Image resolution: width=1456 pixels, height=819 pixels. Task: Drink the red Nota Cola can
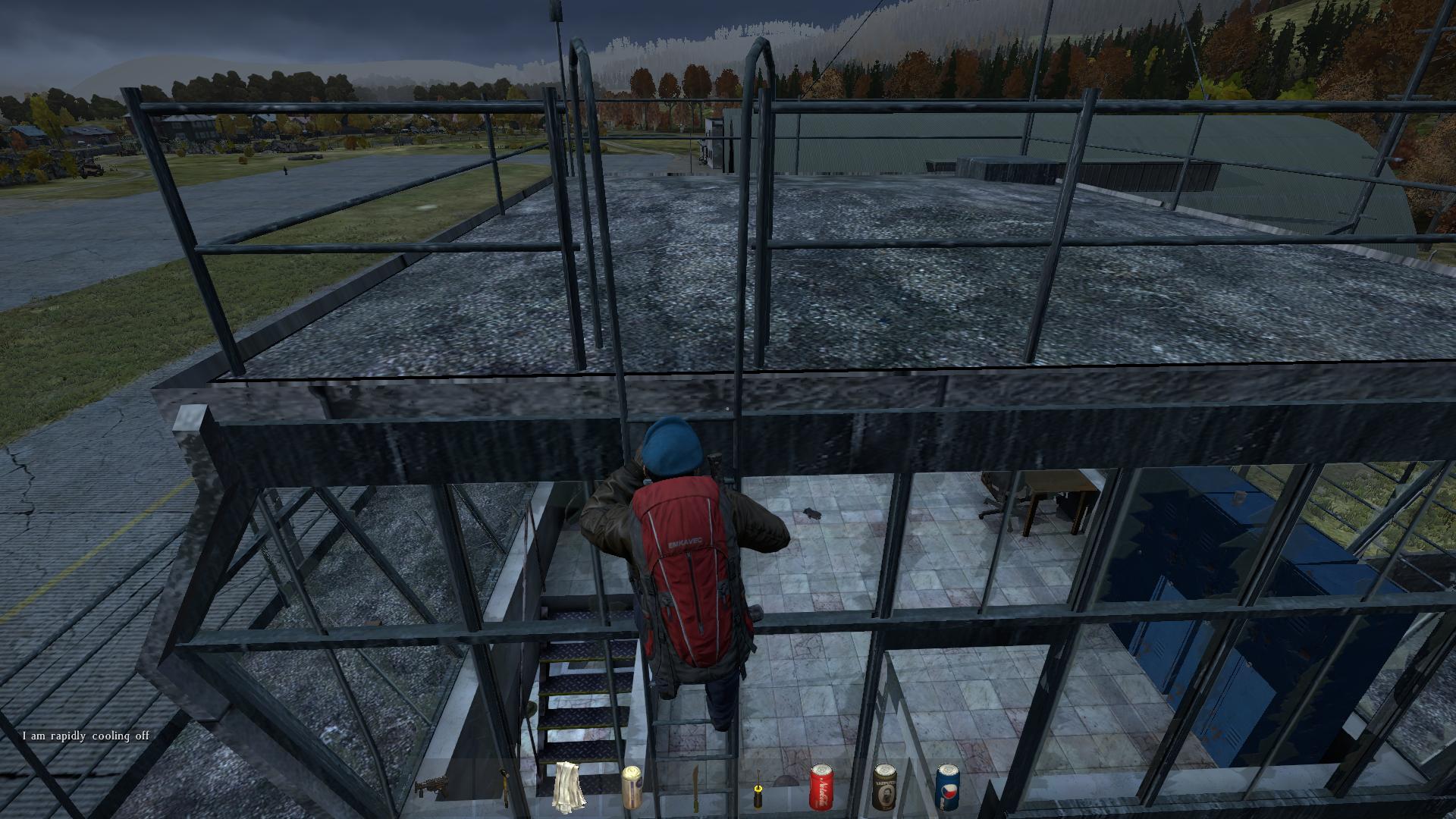821,786
